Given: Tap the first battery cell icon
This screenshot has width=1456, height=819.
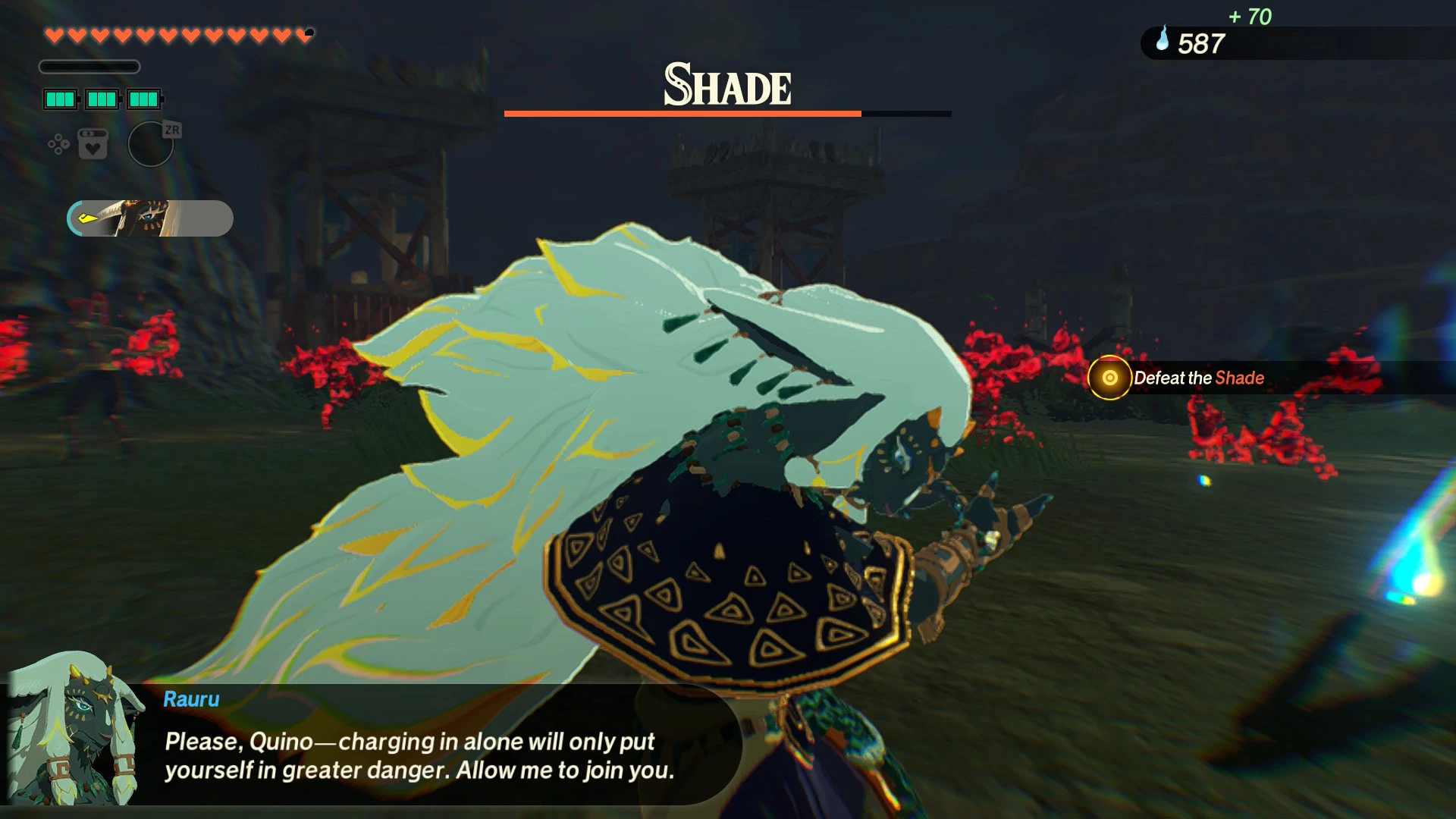Looking at the screenshot, I should point(60,99).
